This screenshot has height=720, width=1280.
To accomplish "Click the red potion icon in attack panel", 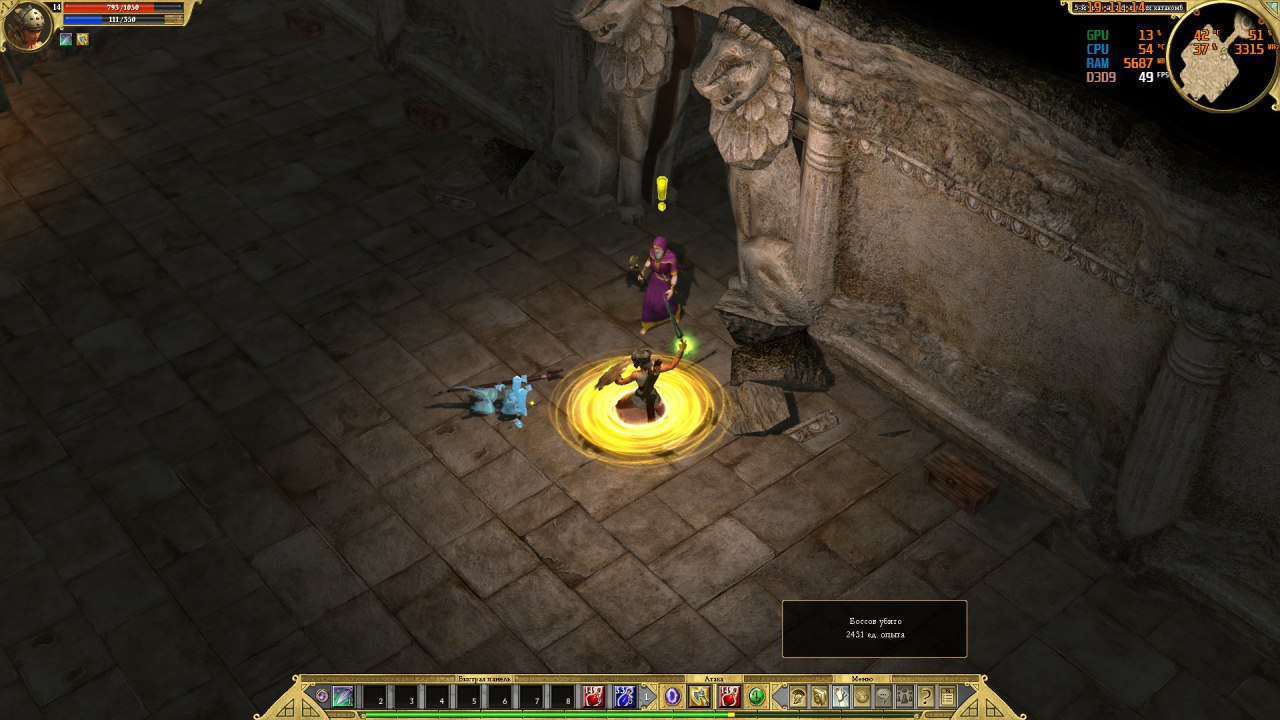I will pyautogui.click(x=729, y=697).
